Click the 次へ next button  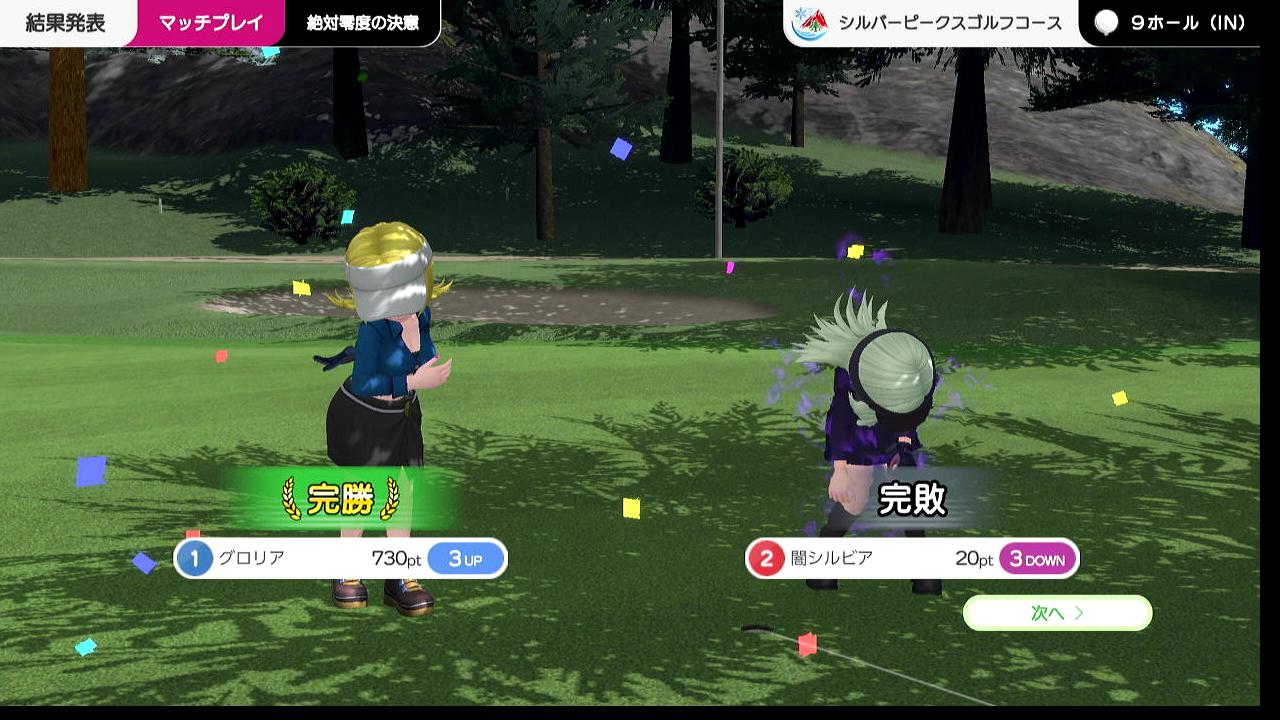pos(1057,613)
